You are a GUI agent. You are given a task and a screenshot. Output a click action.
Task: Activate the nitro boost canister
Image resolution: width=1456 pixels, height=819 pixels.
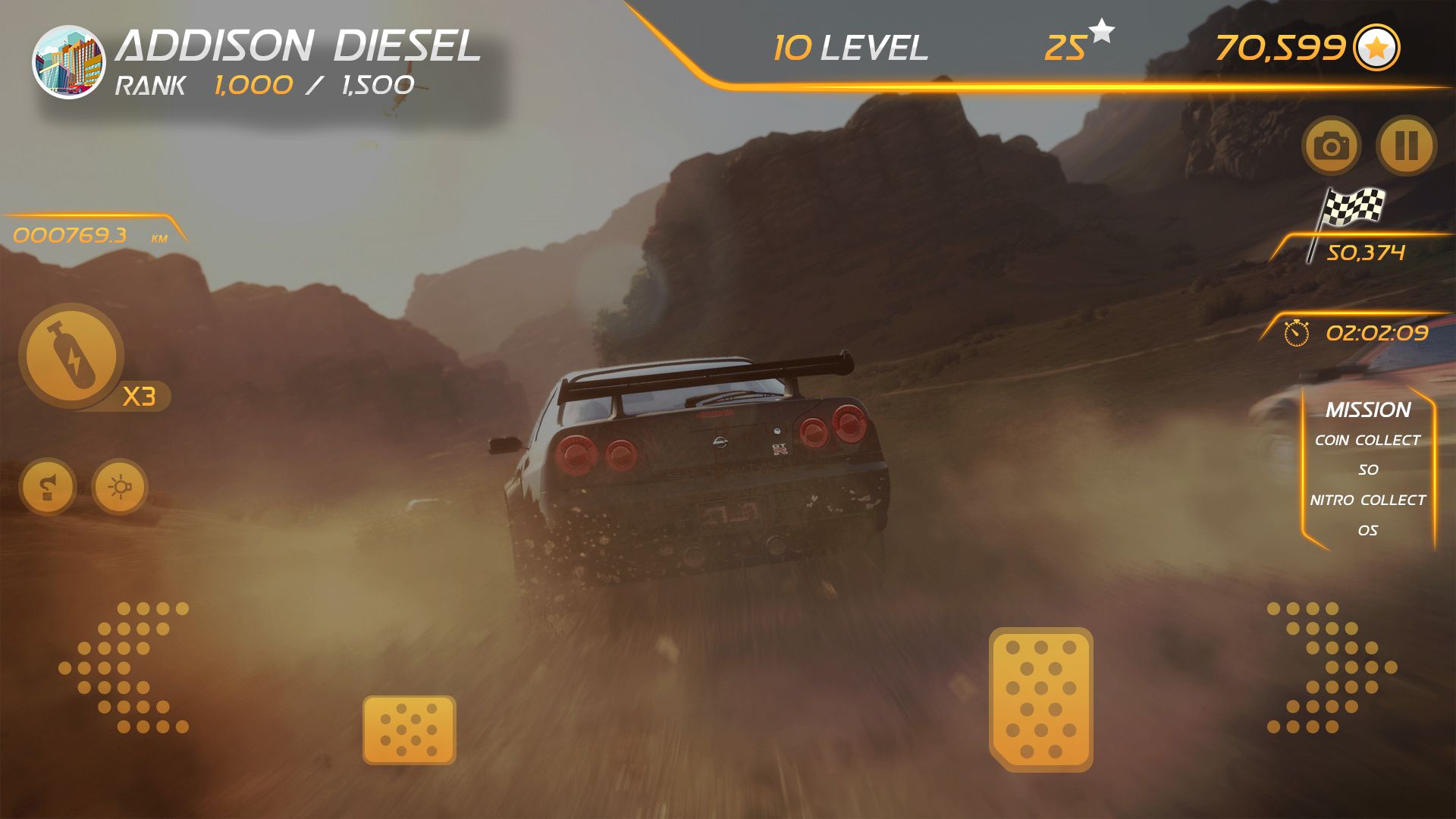coord(72,356)
